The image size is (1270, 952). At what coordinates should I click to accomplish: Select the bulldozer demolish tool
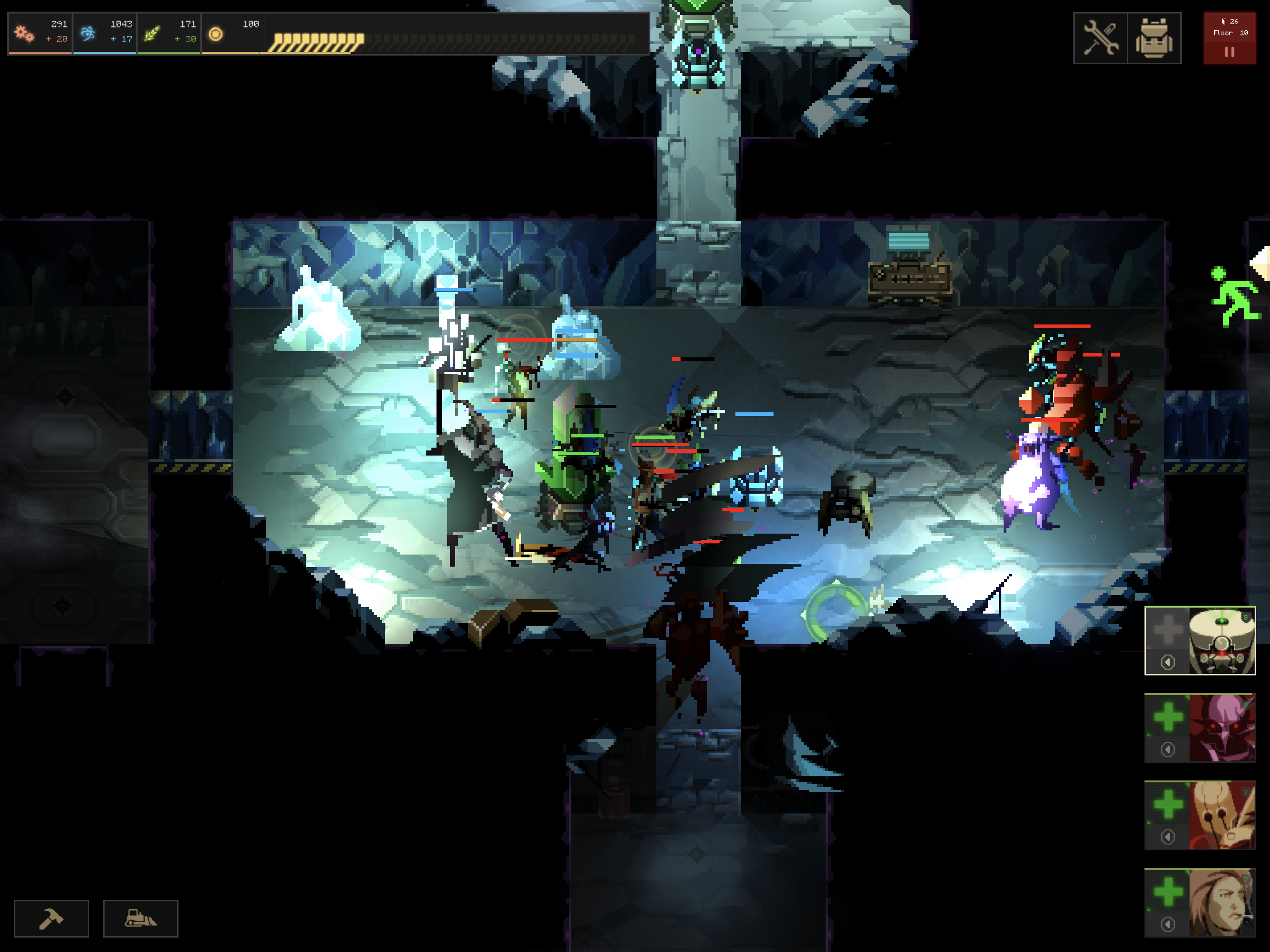[x=140, y=919]
